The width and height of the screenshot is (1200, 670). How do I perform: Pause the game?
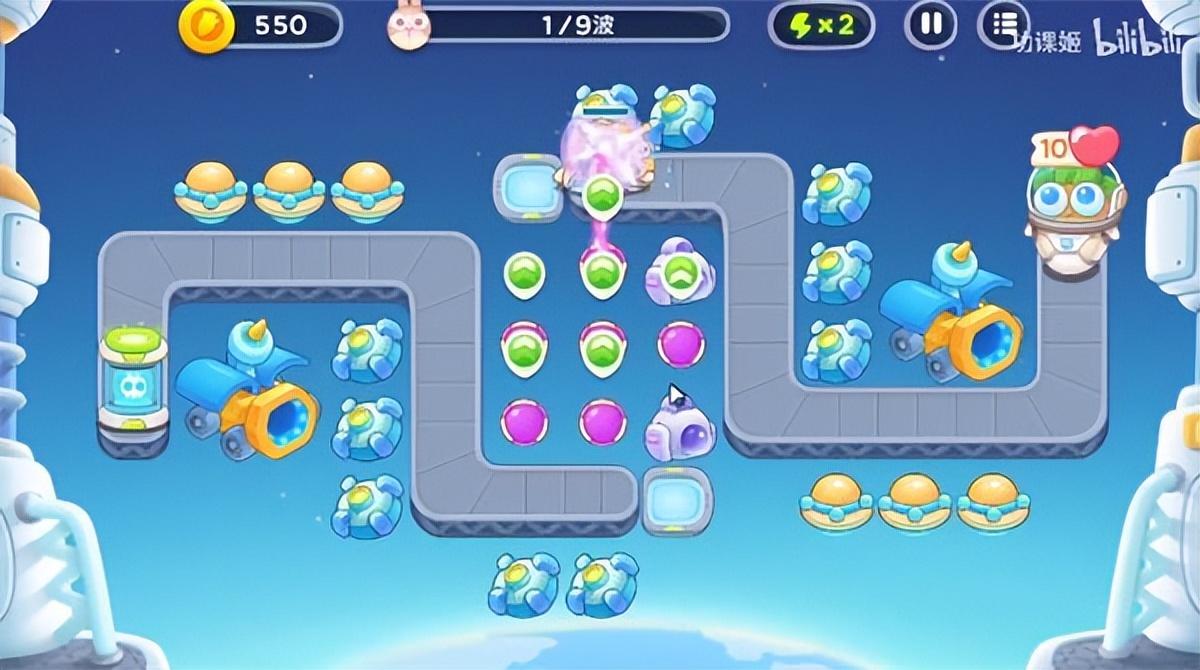click(930, 25)
